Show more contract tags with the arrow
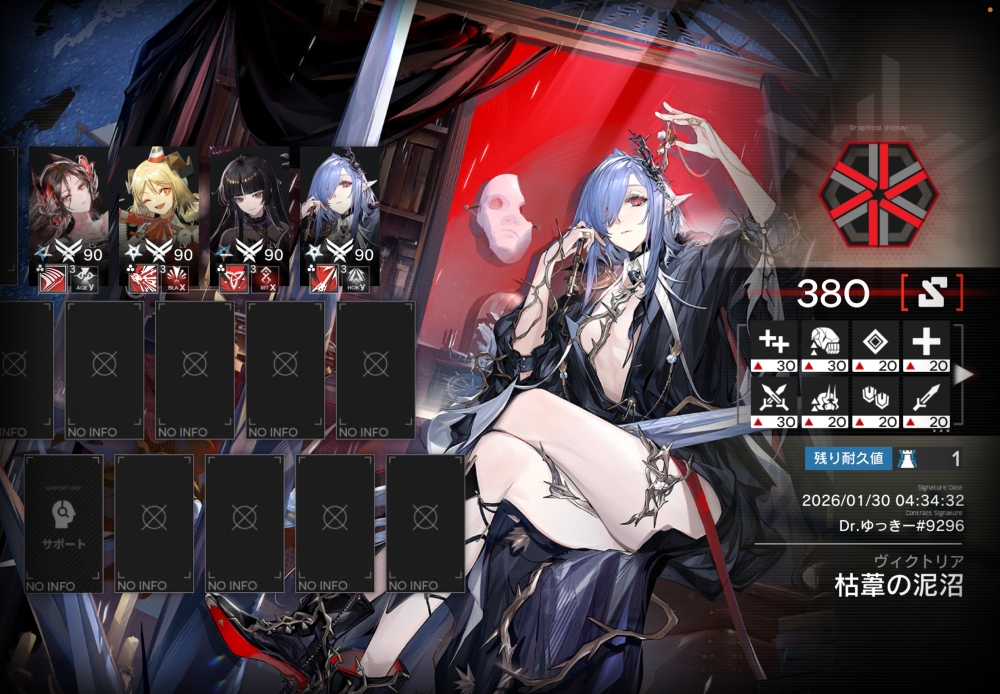Image resolution: width=1000 pixels, height=694 pixels. point(963,375)
